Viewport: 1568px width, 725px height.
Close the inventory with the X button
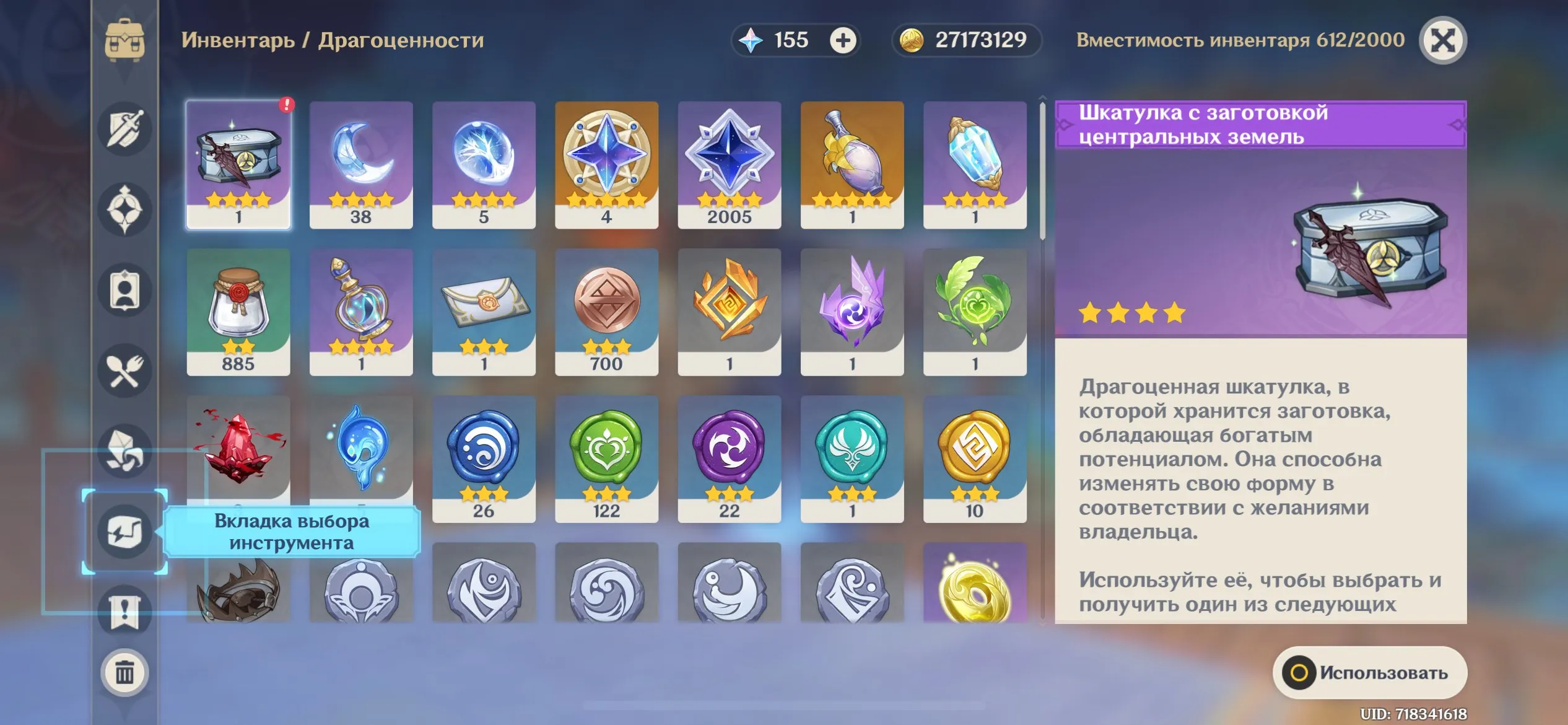[x=1442, y=41]
